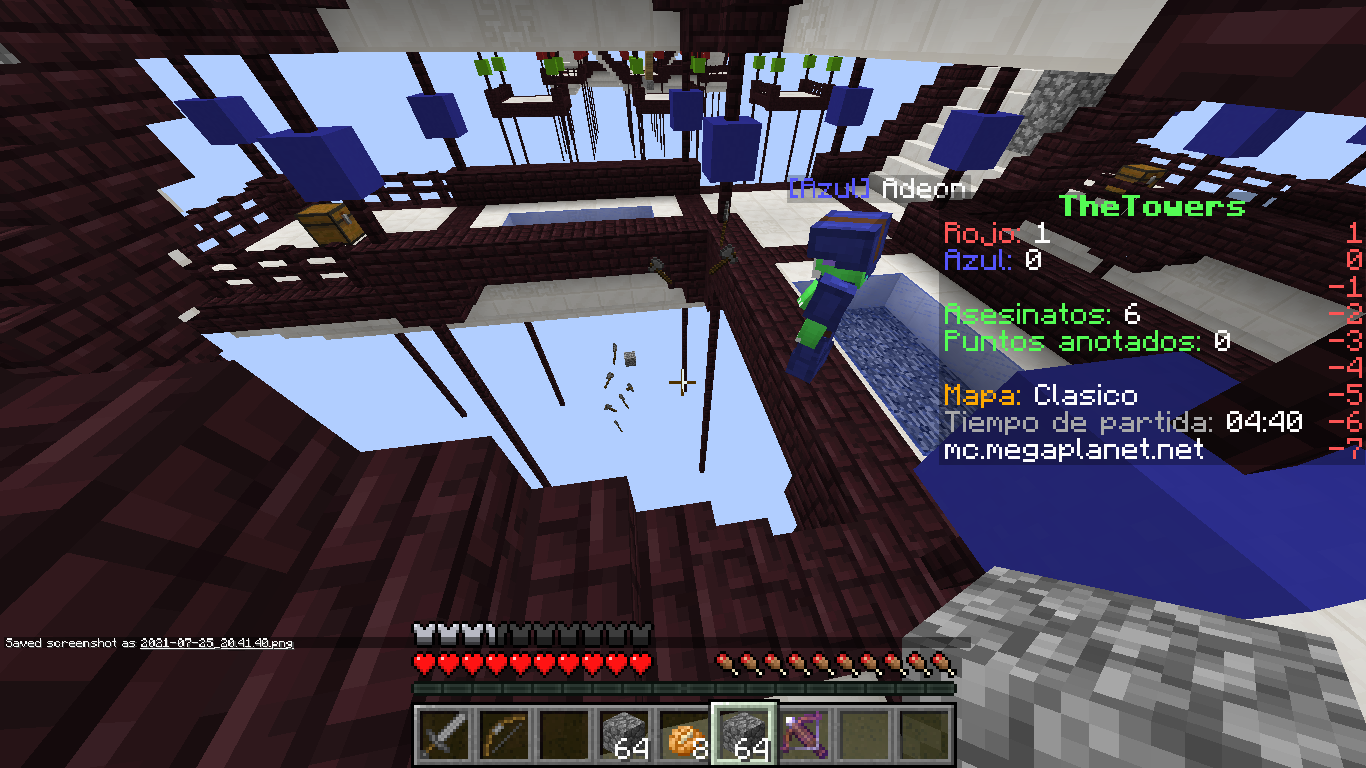Select the stone sword hotbar slot
The width and height of the screenshot is (1366, 768).
[442, 734]
